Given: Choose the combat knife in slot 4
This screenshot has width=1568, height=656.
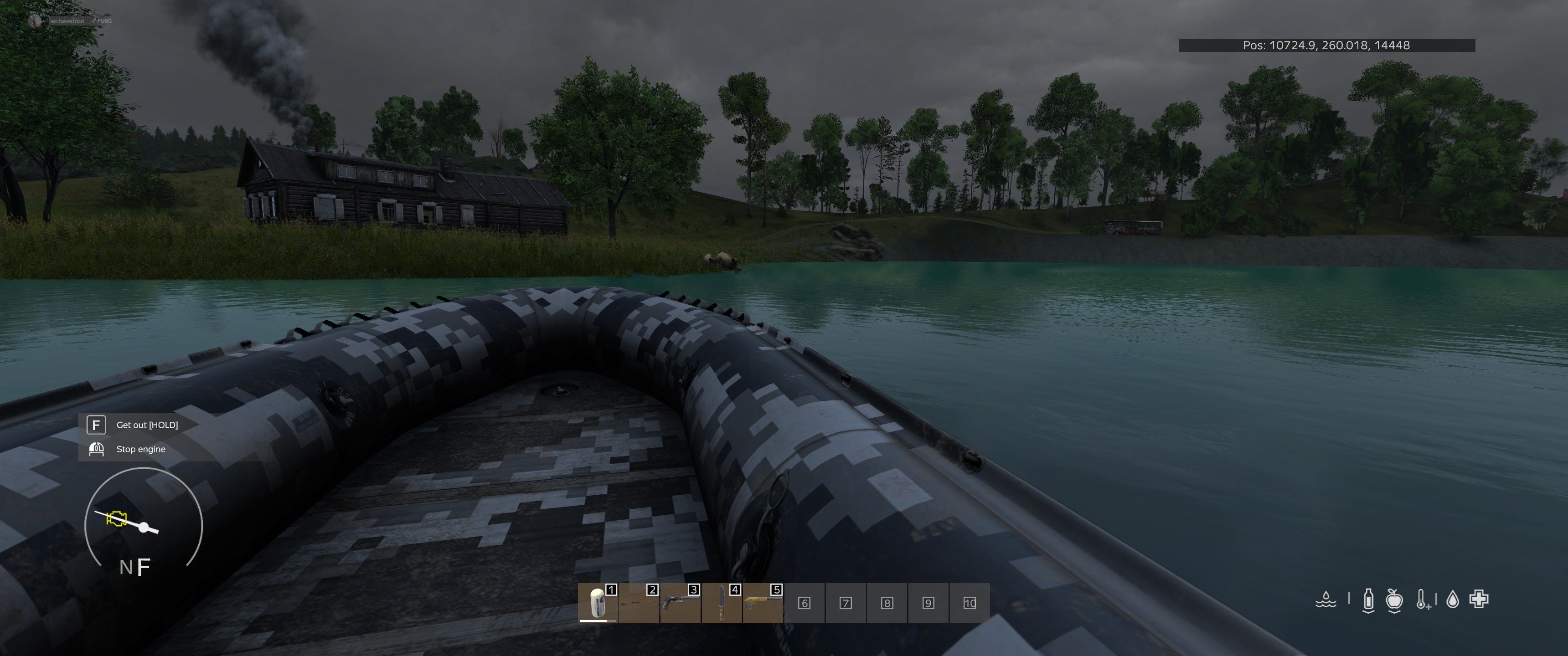Looking at the screenshot, I should click(x=722, y=602).
